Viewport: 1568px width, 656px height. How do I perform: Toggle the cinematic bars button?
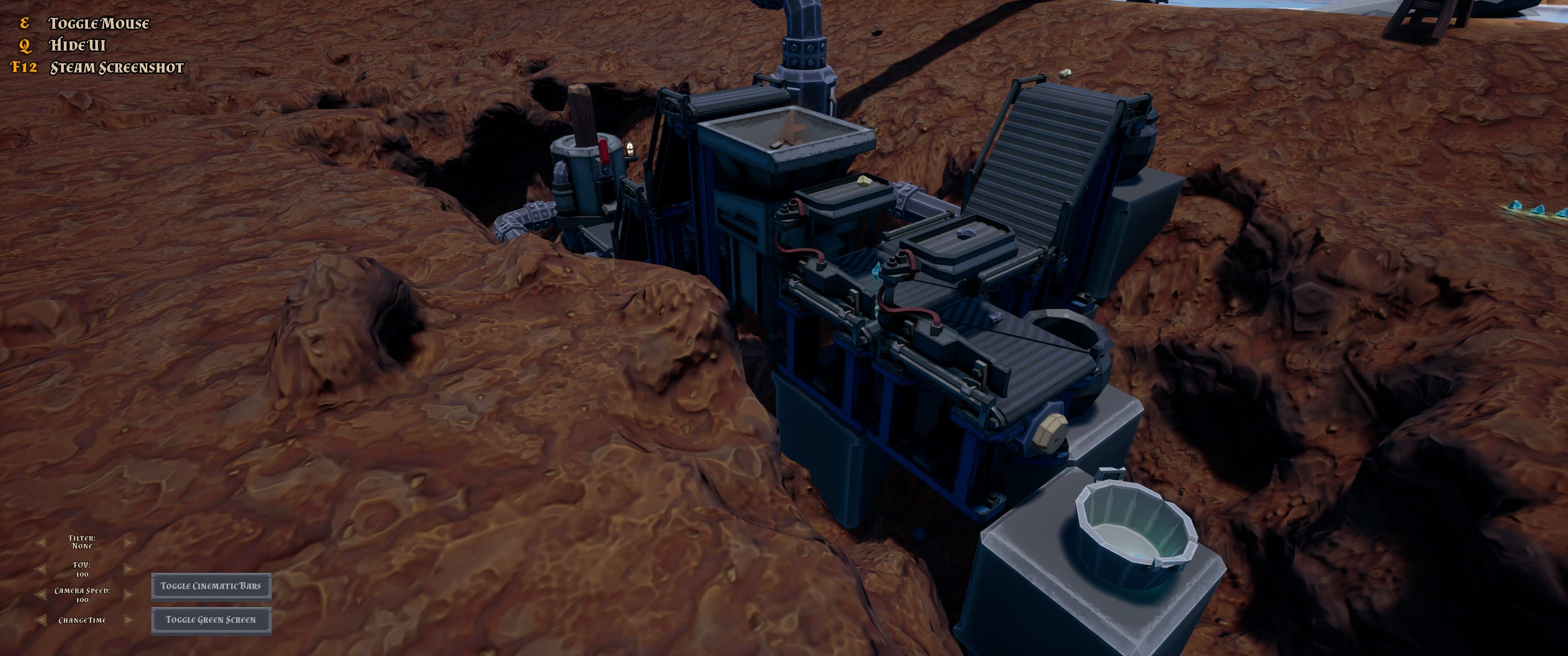click(x=211, y=586)
